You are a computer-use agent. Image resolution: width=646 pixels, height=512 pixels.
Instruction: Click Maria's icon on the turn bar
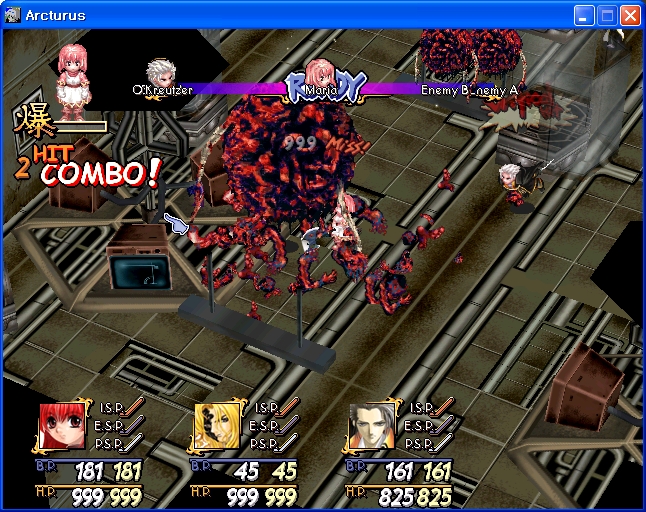tap(319, 74)
